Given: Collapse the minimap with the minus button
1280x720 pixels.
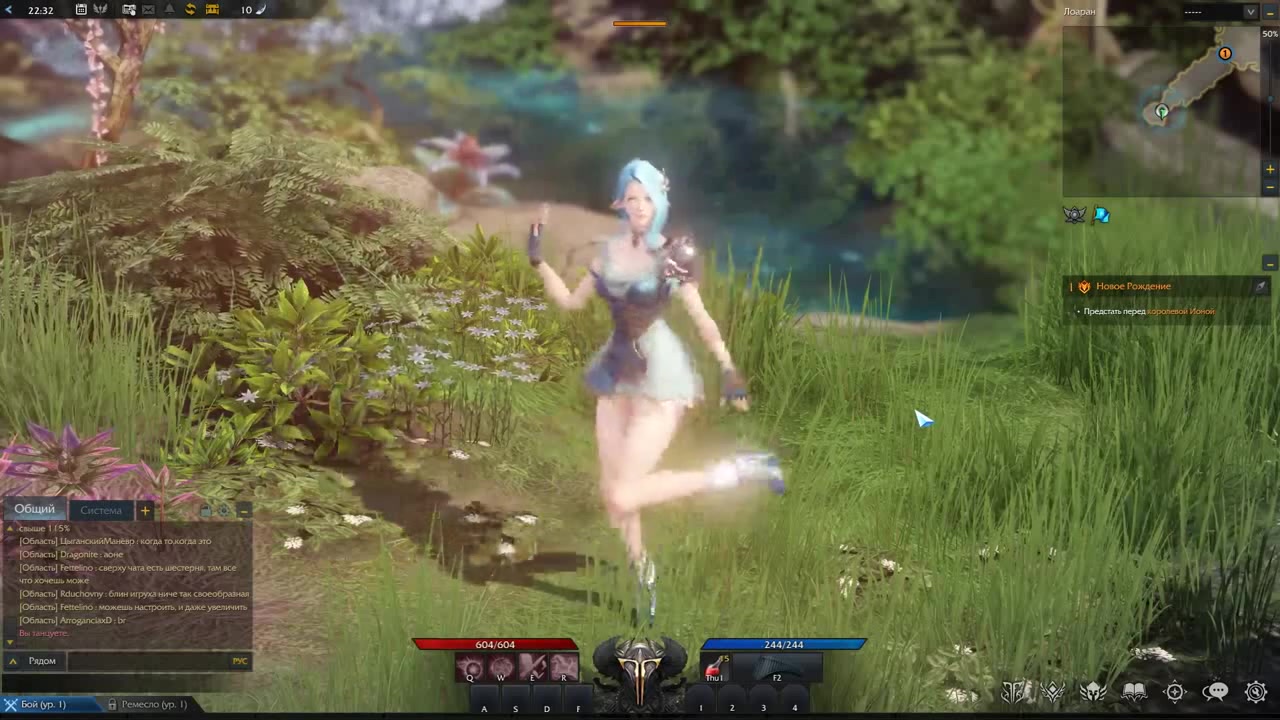Looking at the screenshot, I should click(x=1271, y=12).
